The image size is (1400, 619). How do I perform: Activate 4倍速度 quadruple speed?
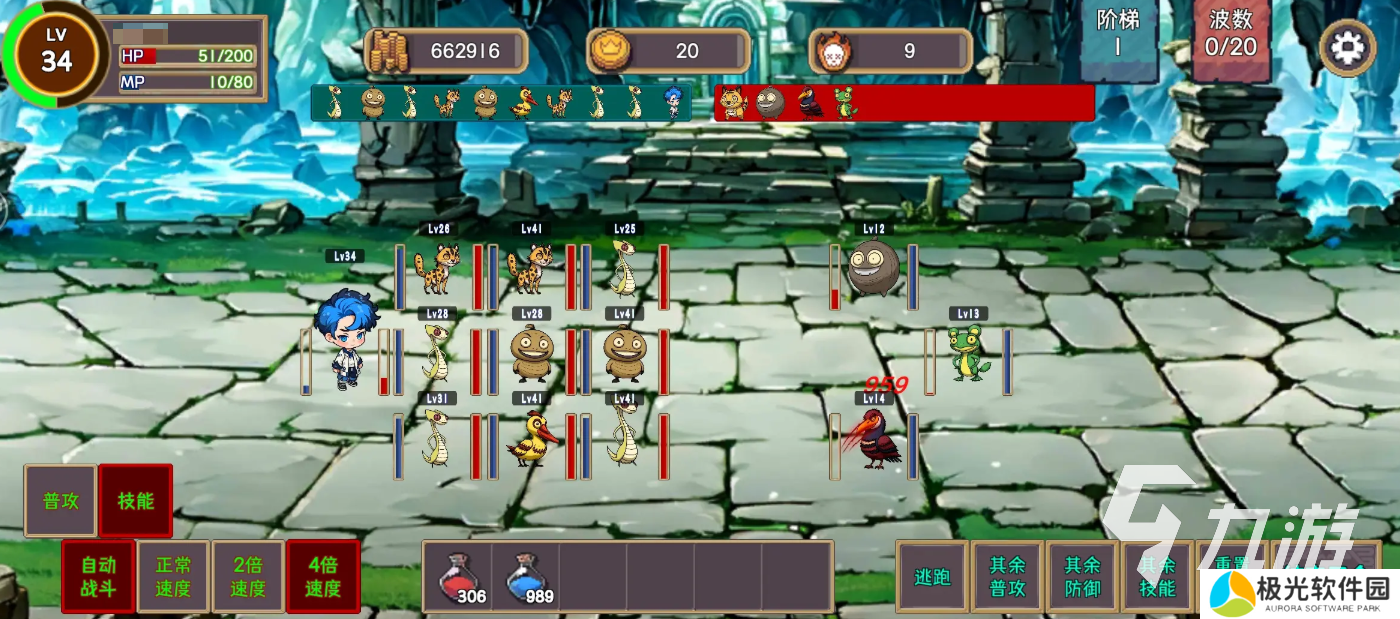tap(323, 576)
